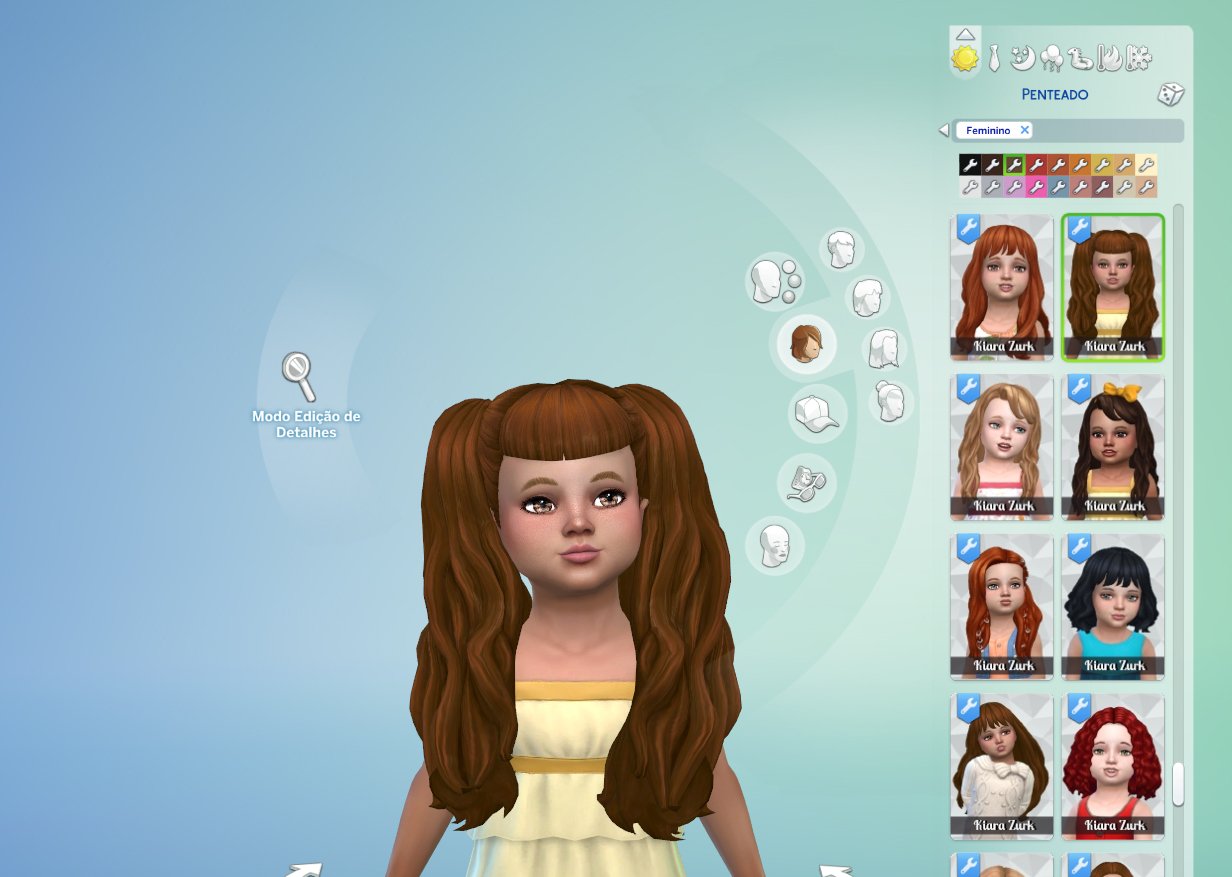Remove the Feminino filter tag
1232x877 pixels.
pyautogui.click(x=1024, y=130)
